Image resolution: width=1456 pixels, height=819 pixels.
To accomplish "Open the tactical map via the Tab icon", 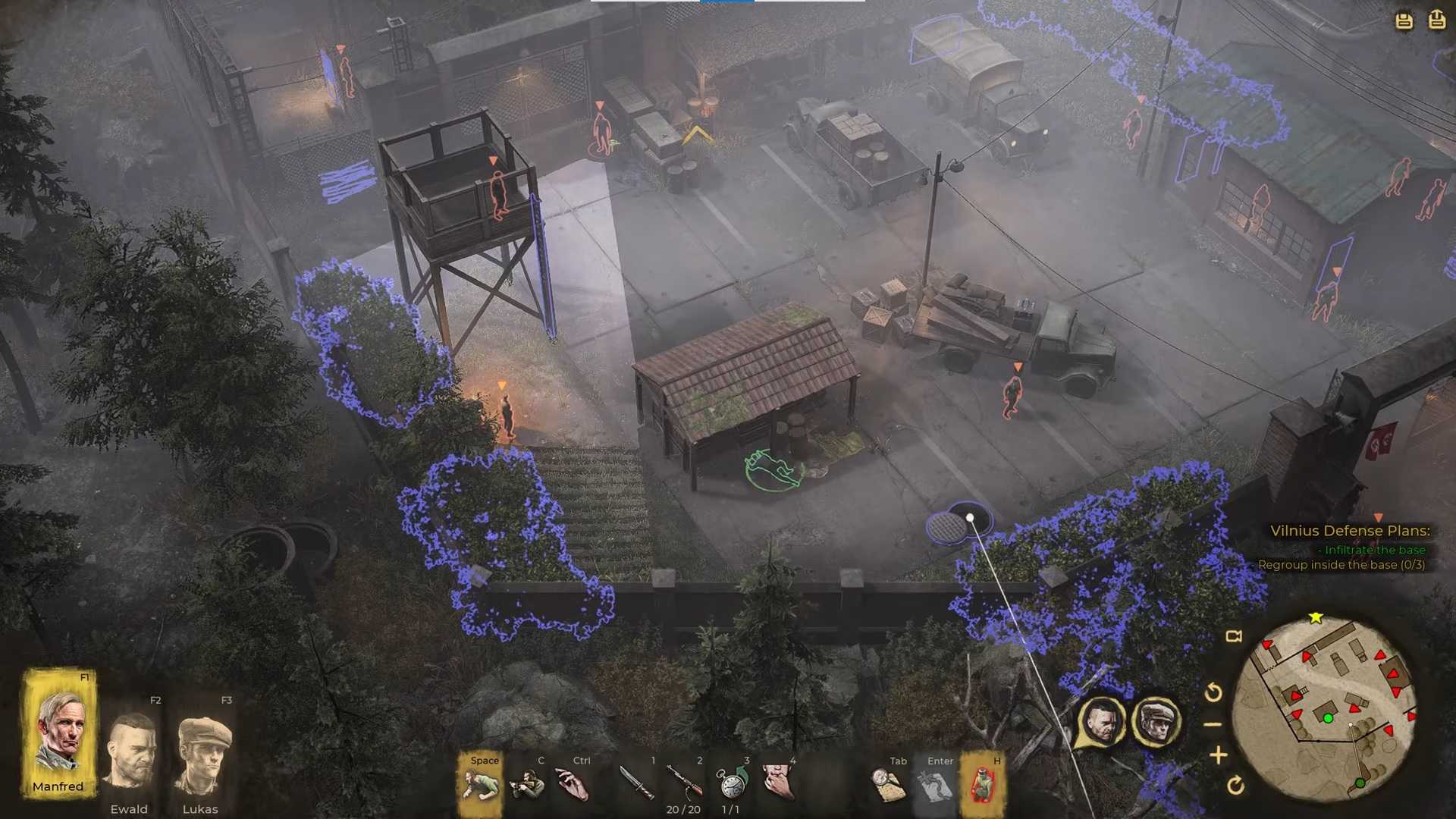I will coord(887,783).
